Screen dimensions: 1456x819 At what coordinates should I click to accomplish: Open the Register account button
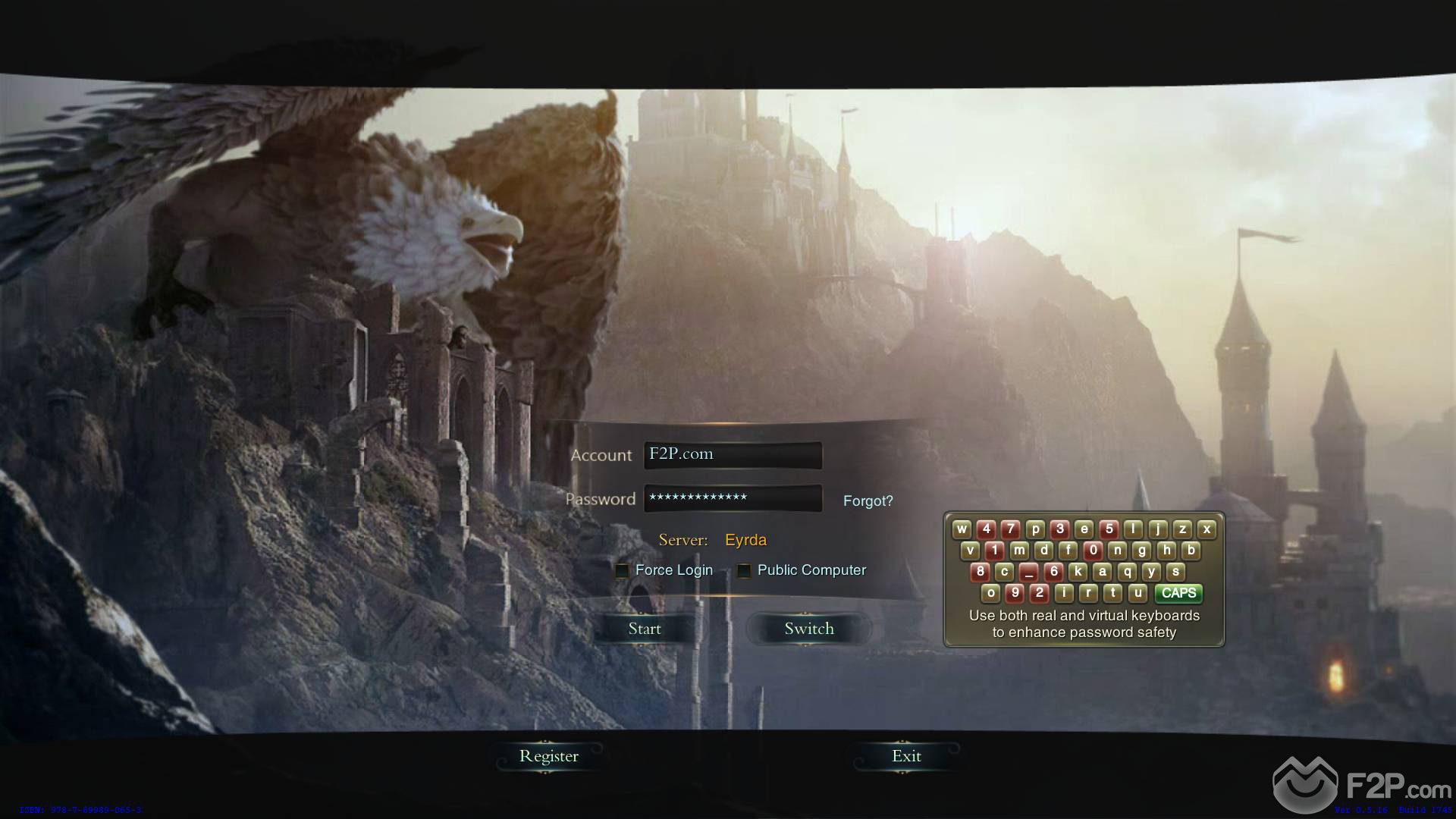pos(548,756)
